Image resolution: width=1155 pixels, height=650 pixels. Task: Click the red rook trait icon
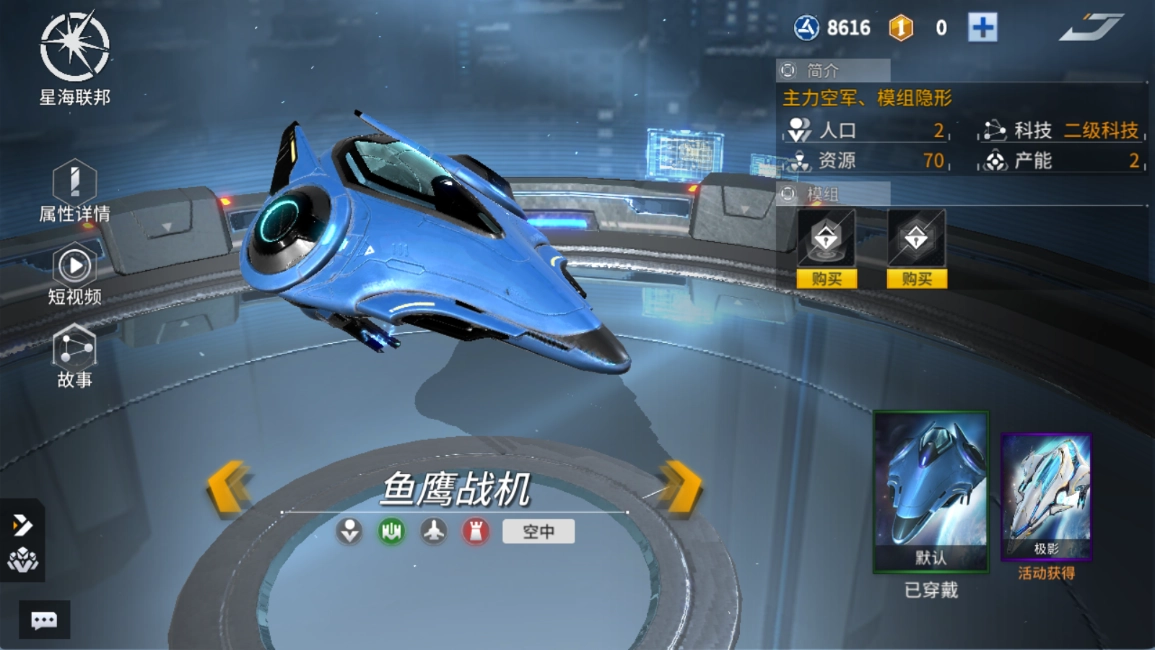tap(475, 531)
